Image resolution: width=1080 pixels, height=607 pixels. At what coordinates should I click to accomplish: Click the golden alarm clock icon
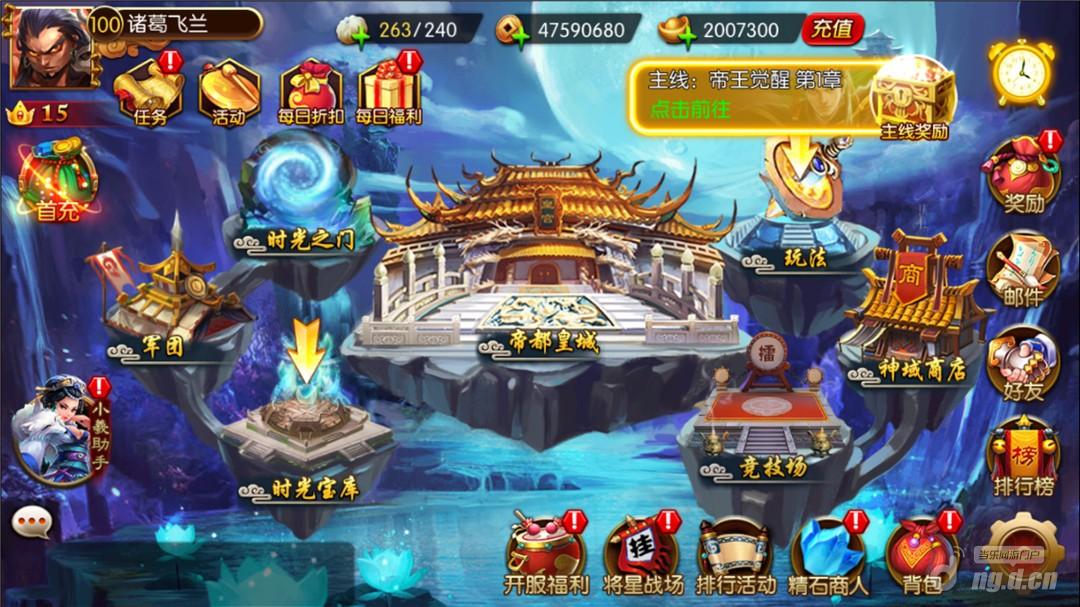[1021, 72]
